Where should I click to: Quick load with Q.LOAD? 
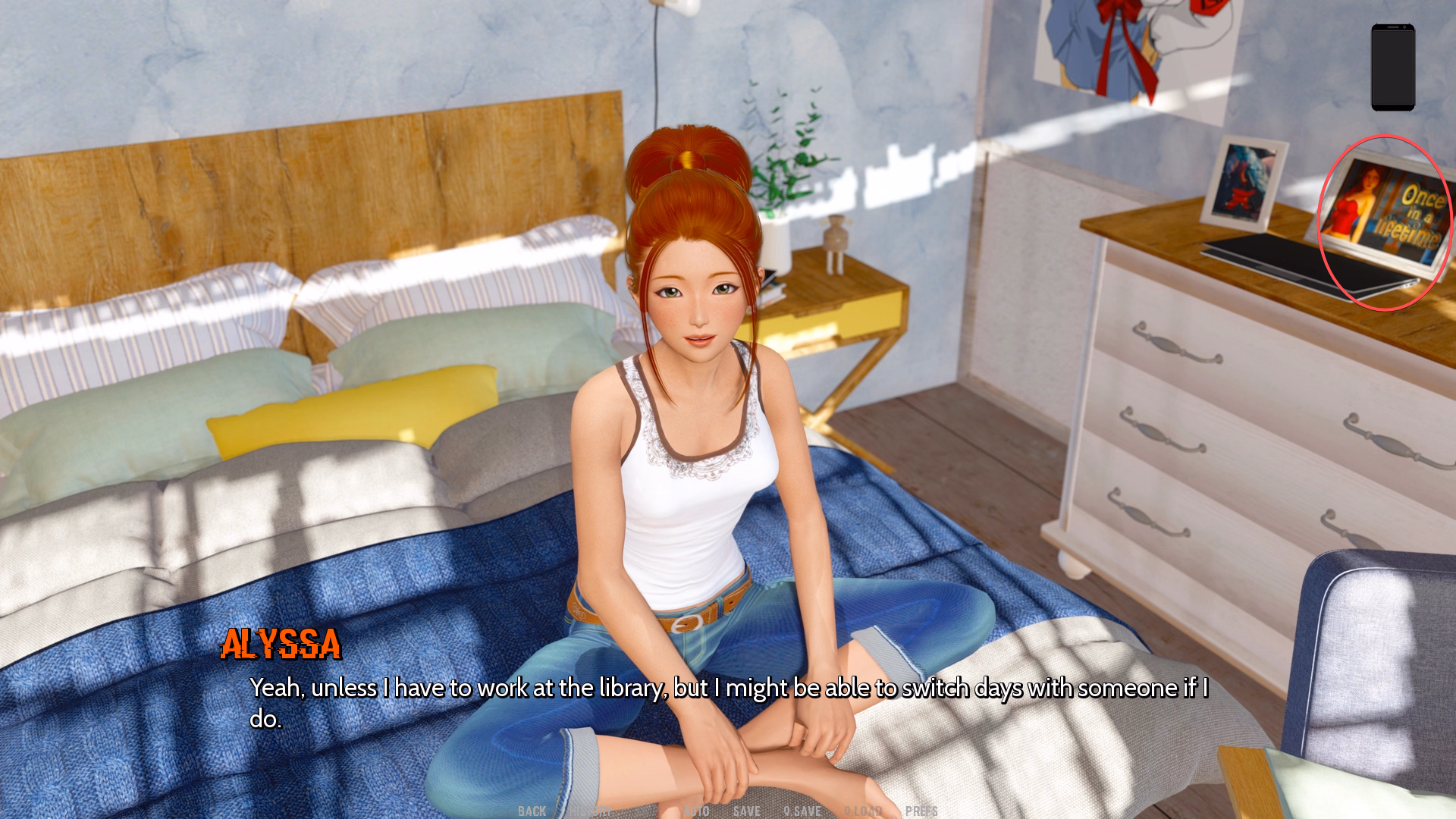tap(863, 811)
